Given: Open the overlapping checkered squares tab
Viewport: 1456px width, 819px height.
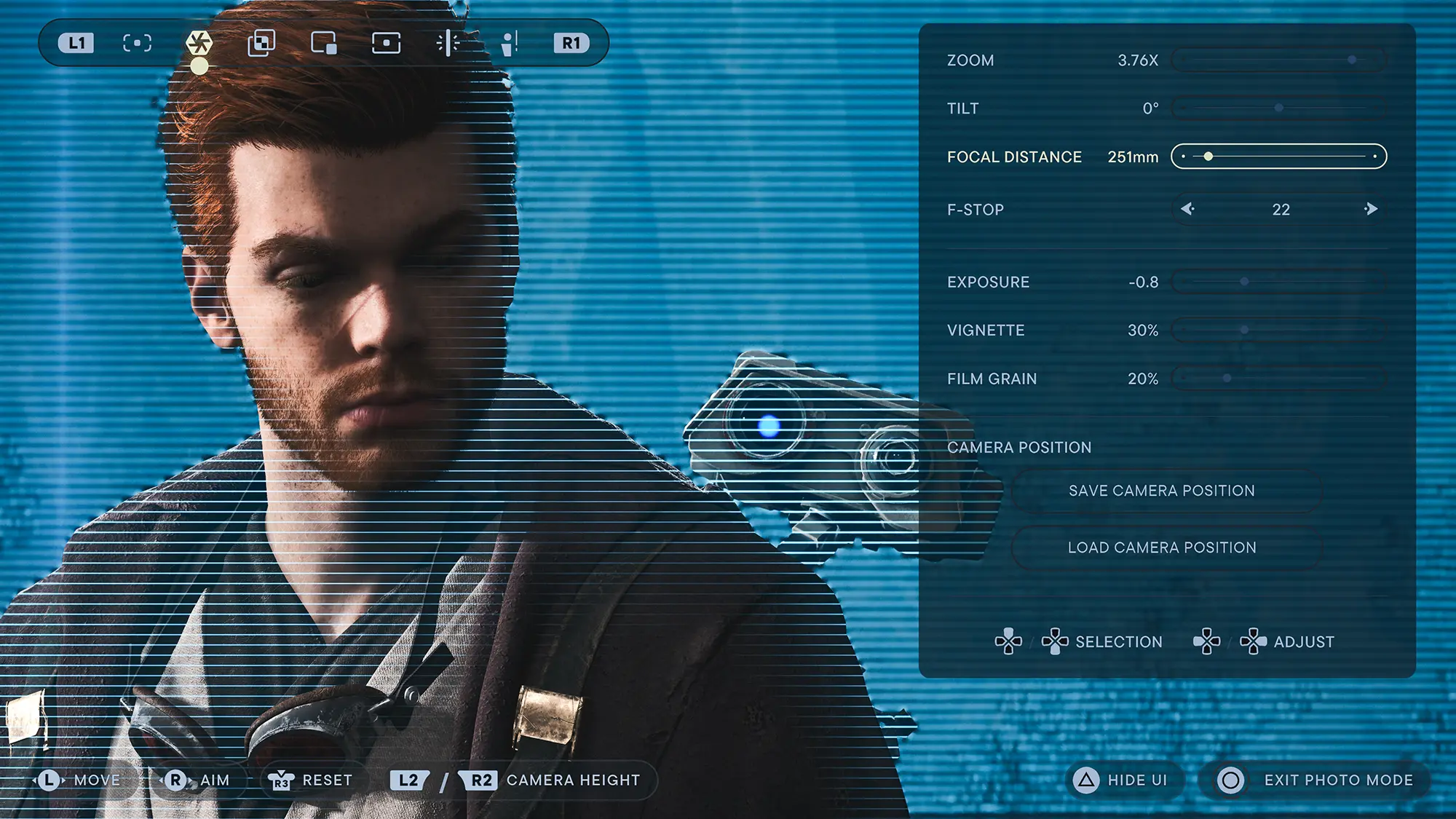Looking at the screenshot, I should point(261,43).
